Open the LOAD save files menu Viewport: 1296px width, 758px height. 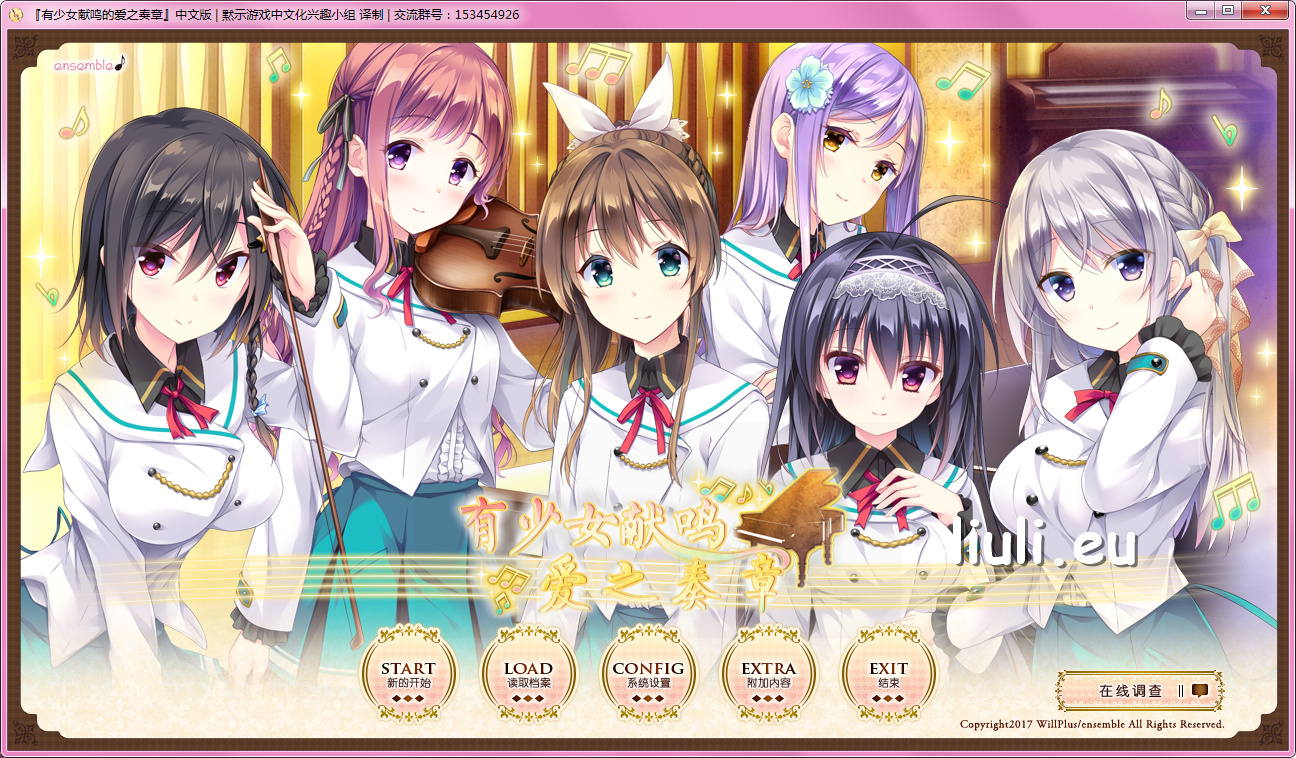pos(528,674)
